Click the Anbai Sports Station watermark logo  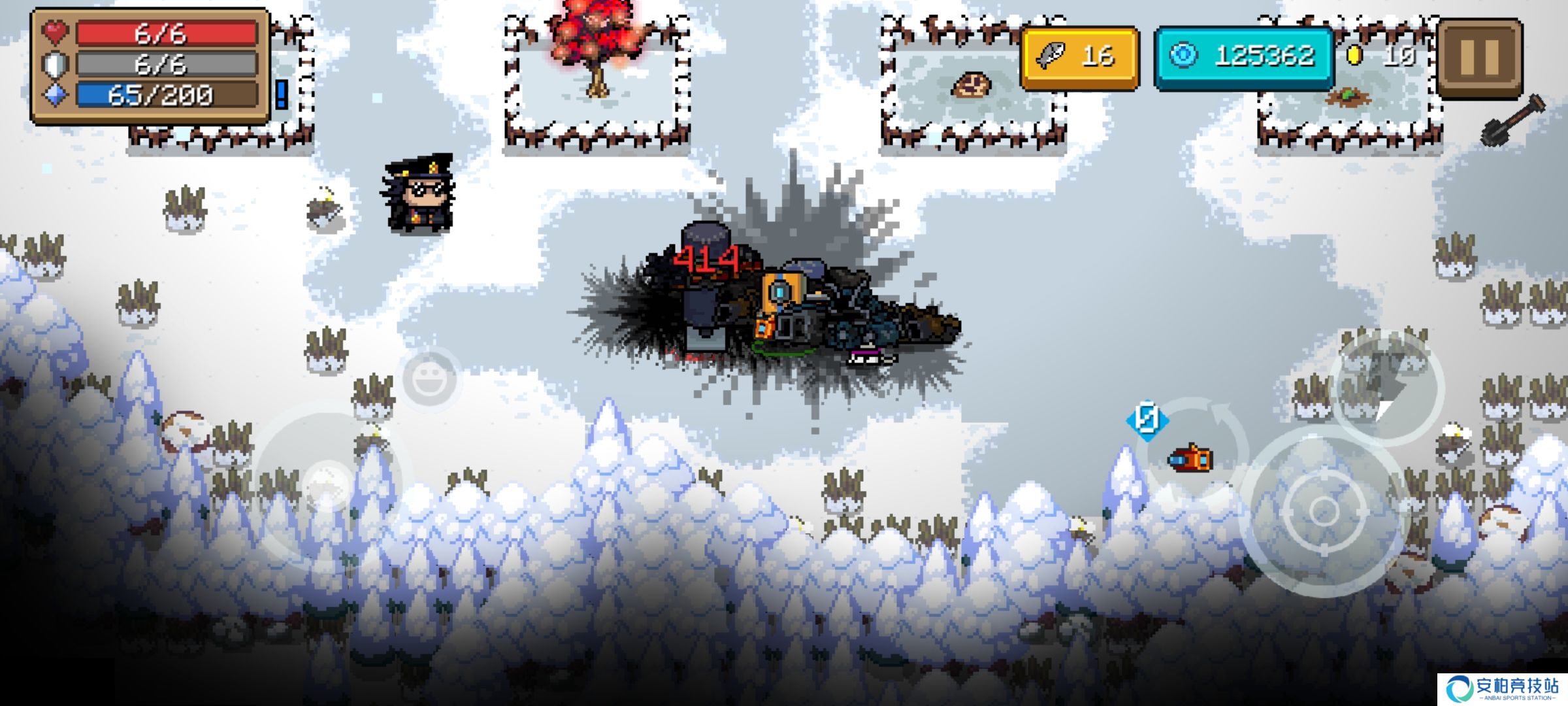coord(1501,689)
